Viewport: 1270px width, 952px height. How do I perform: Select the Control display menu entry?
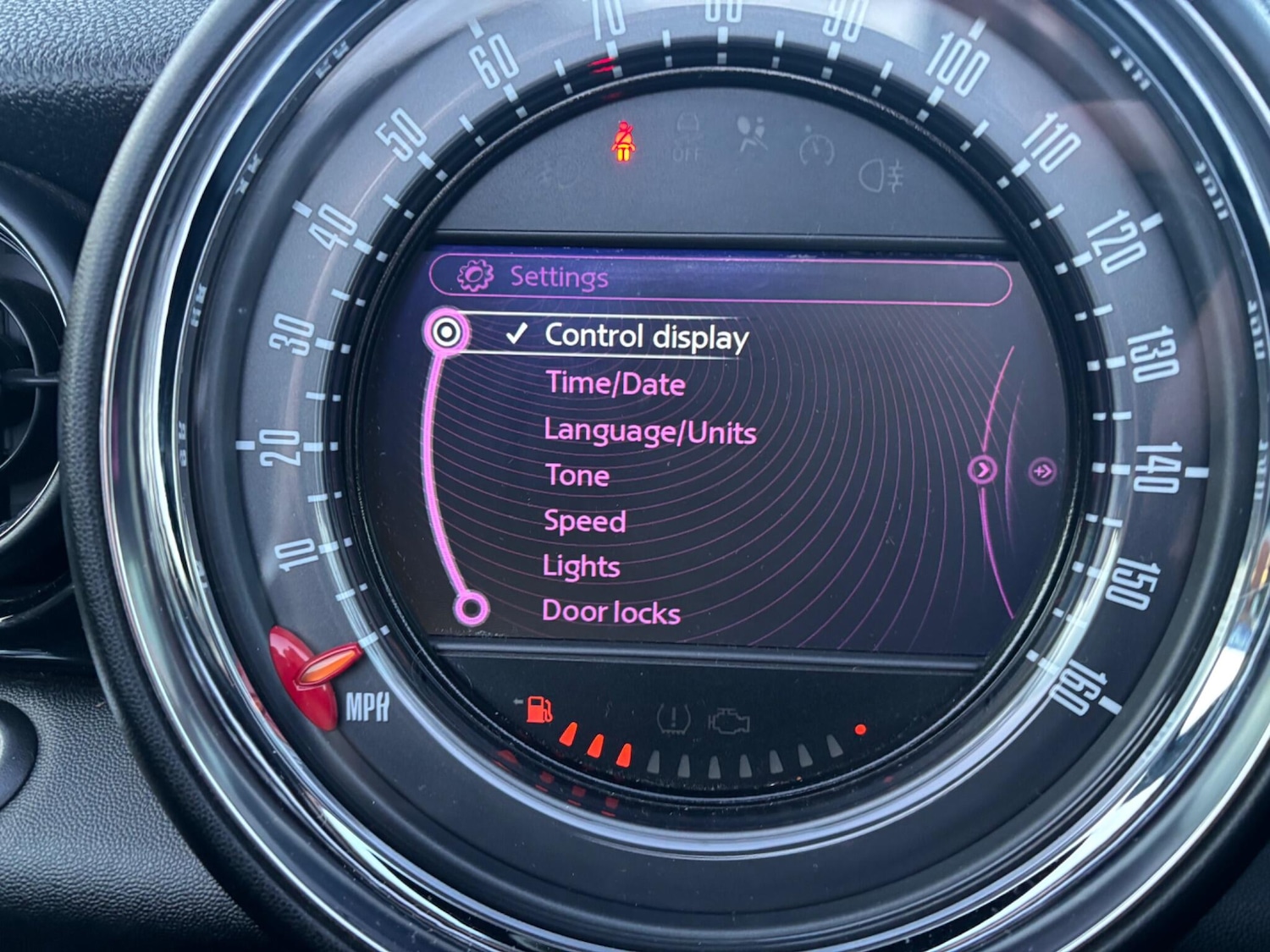click(x=646, y=336)
